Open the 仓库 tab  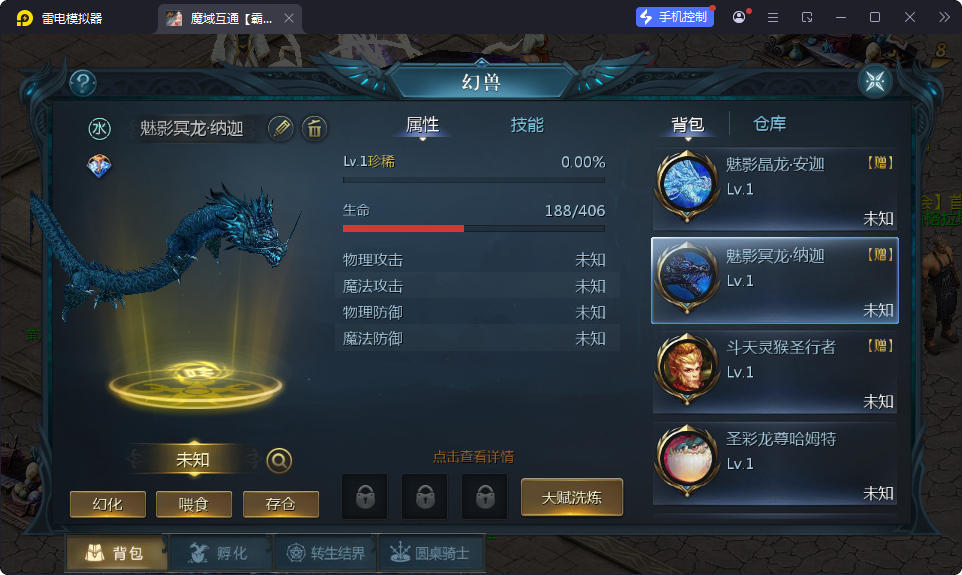769,124
